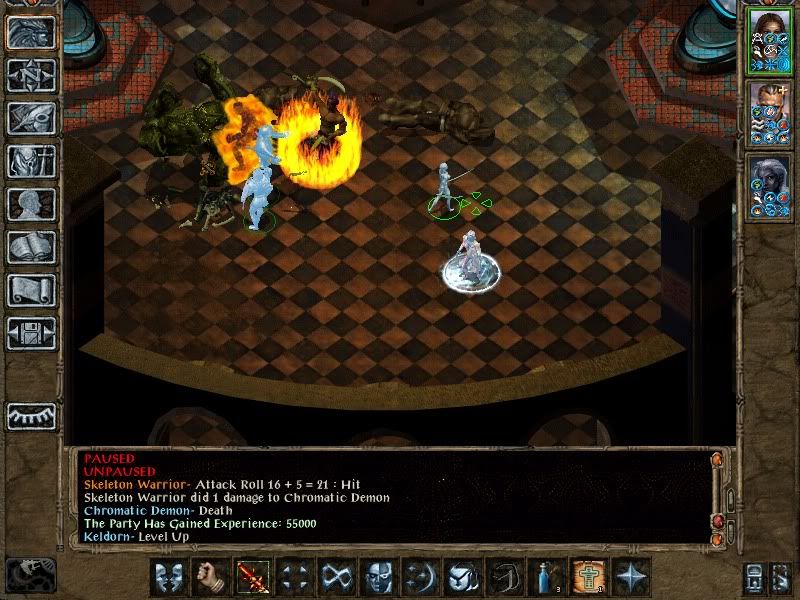
Task: Open the inventory screen
Action: coord(31,161)
